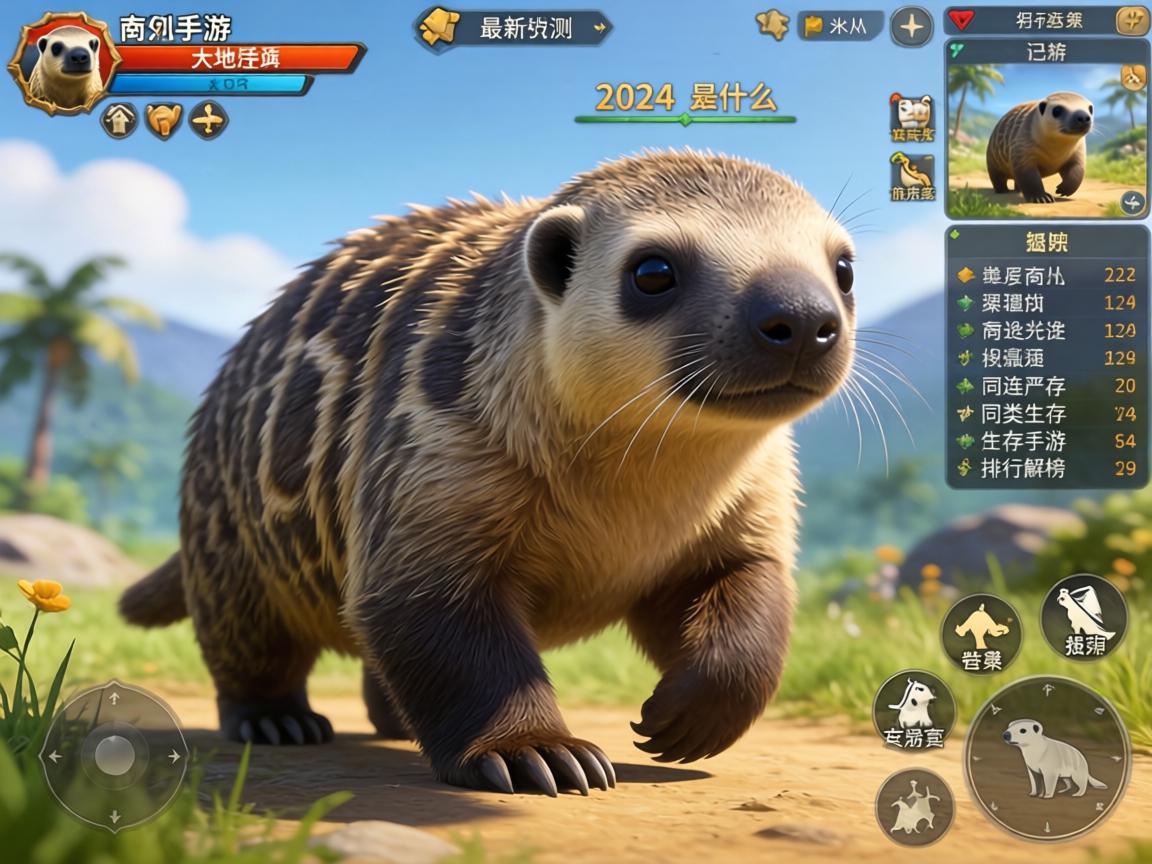Use the caped-animal skill button
This screenshot has height=864, width=1152.
coord(1084,616)
